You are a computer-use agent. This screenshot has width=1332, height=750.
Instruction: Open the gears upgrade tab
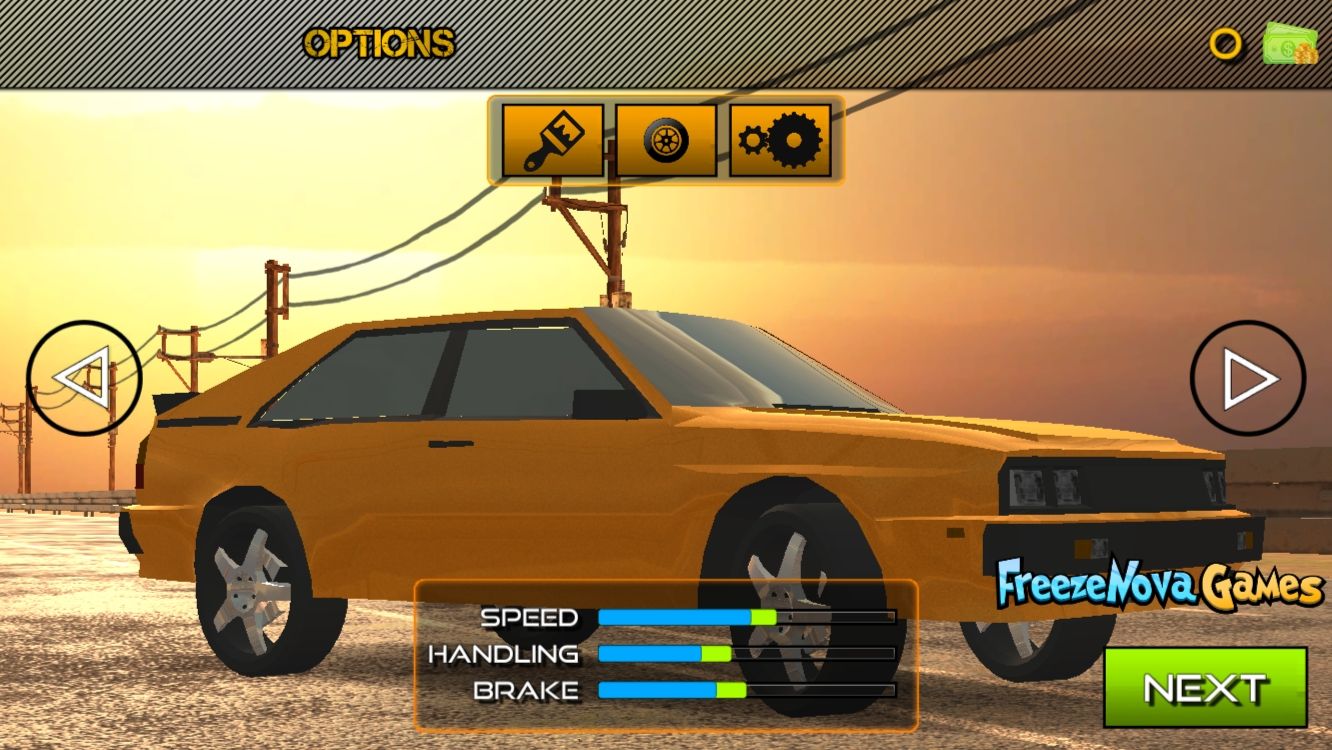(780, 140)
